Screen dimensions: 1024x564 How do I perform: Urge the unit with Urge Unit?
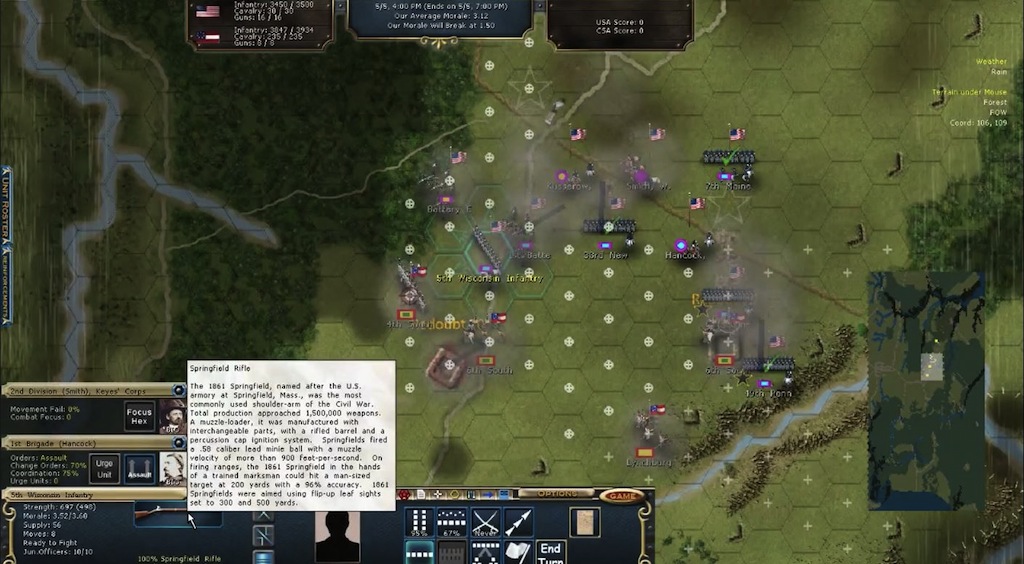tap(105, 468)
